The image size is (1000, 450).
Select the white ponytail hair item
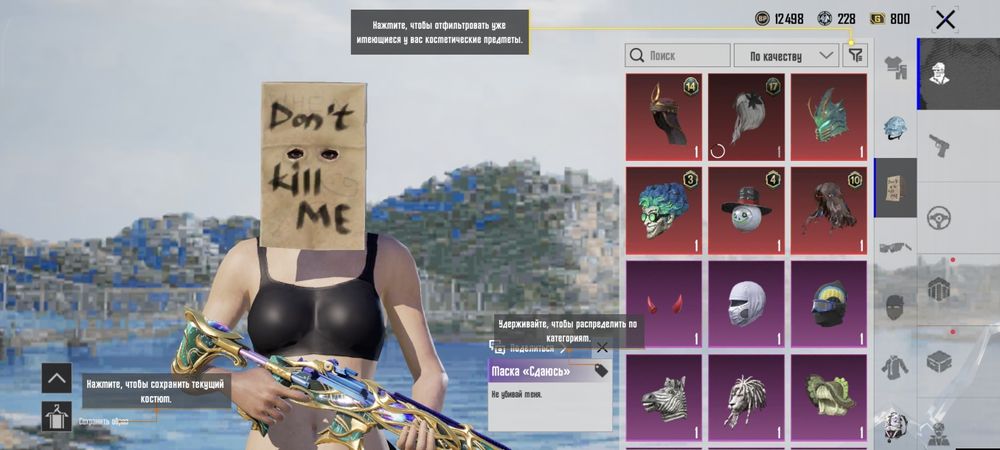pos(746,117)
